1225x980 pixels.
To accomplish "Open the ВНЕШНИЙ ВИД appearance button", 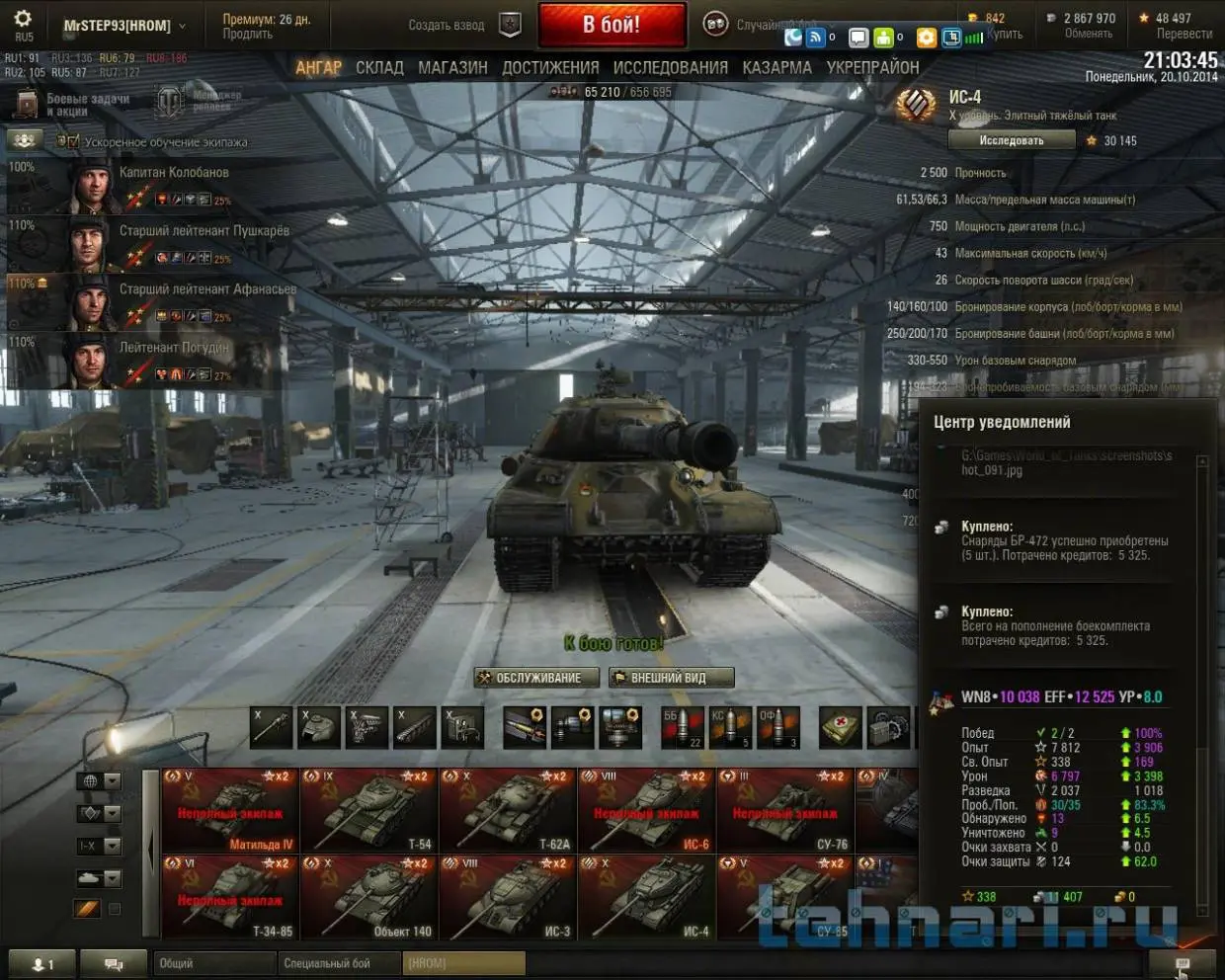I will click(671, 678).
